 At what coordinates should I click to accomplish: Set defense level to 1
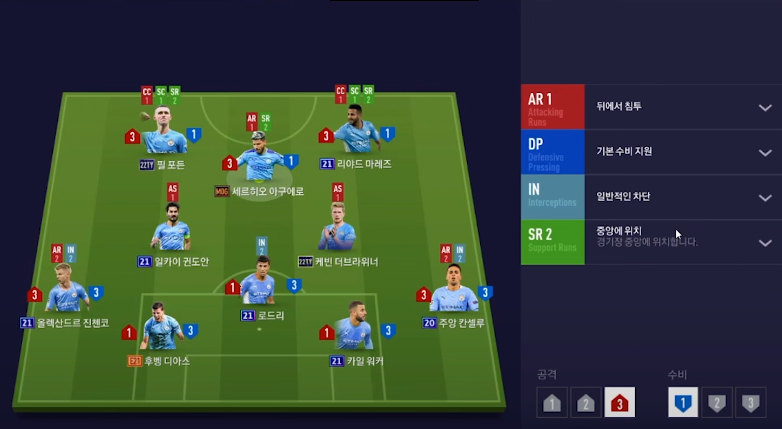(x=683, y=403)
